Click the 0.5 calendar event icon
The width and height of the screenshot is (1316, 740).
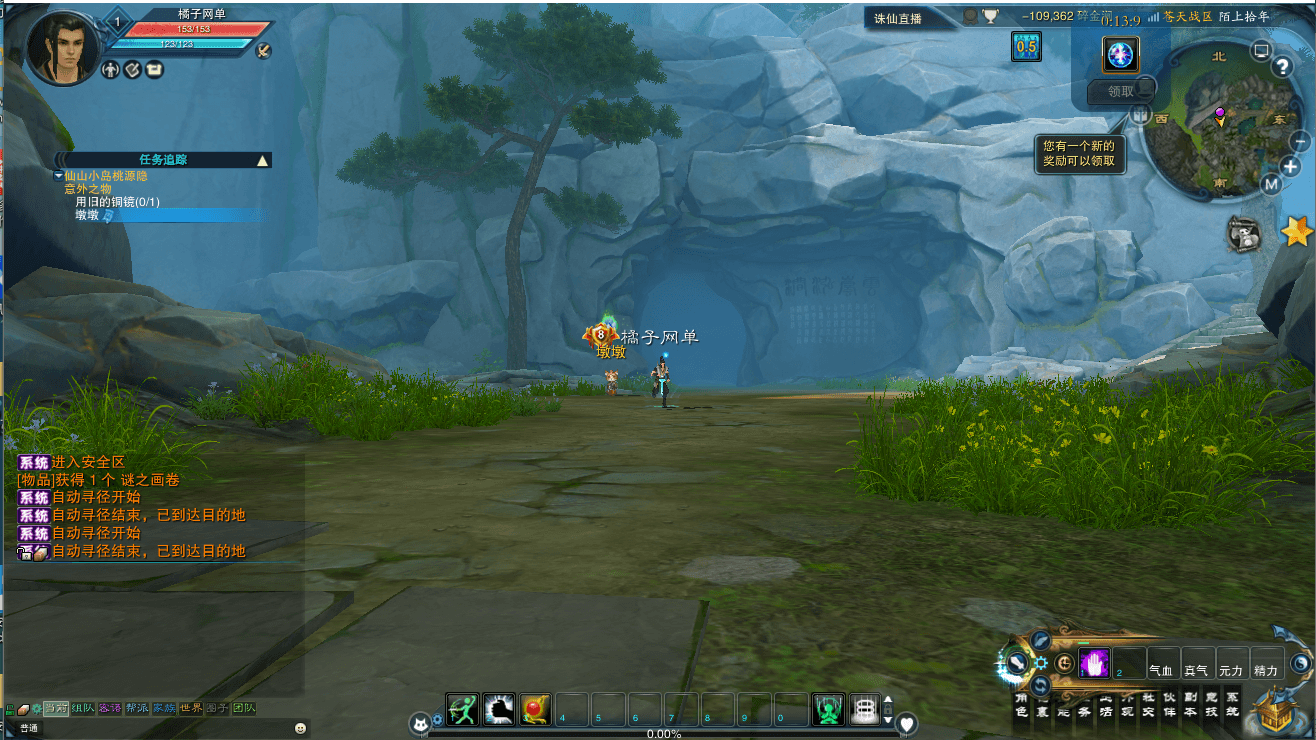(1026, 46)
